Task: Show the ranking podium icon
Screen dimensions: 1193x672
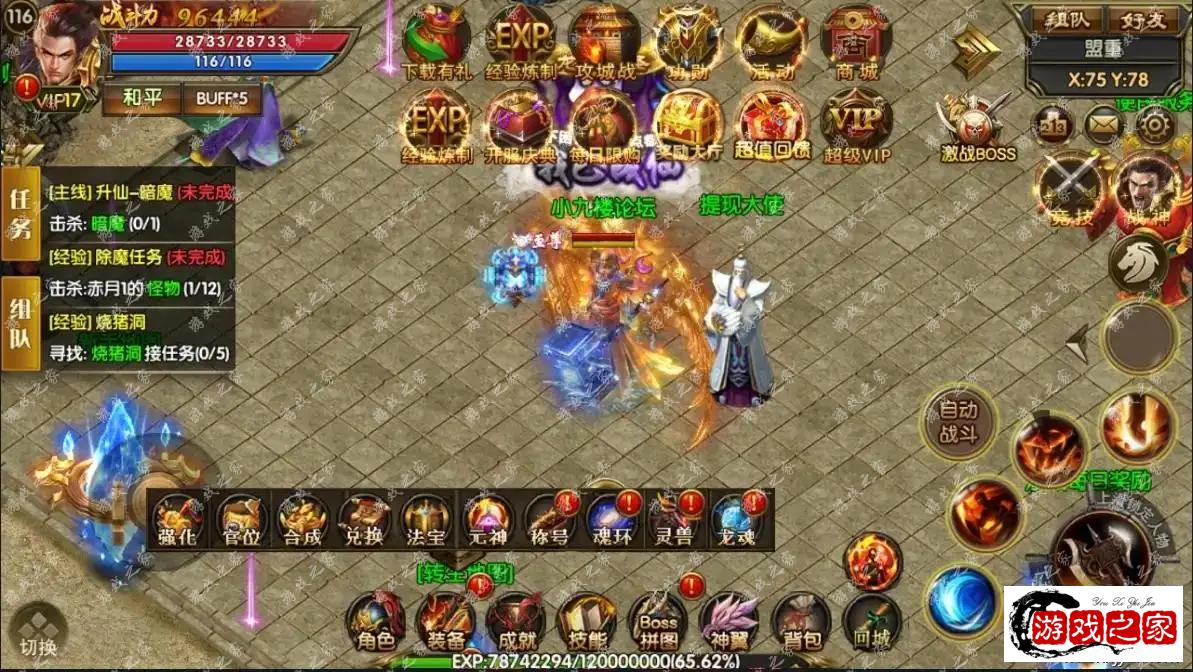Action: click(1056, 125)
